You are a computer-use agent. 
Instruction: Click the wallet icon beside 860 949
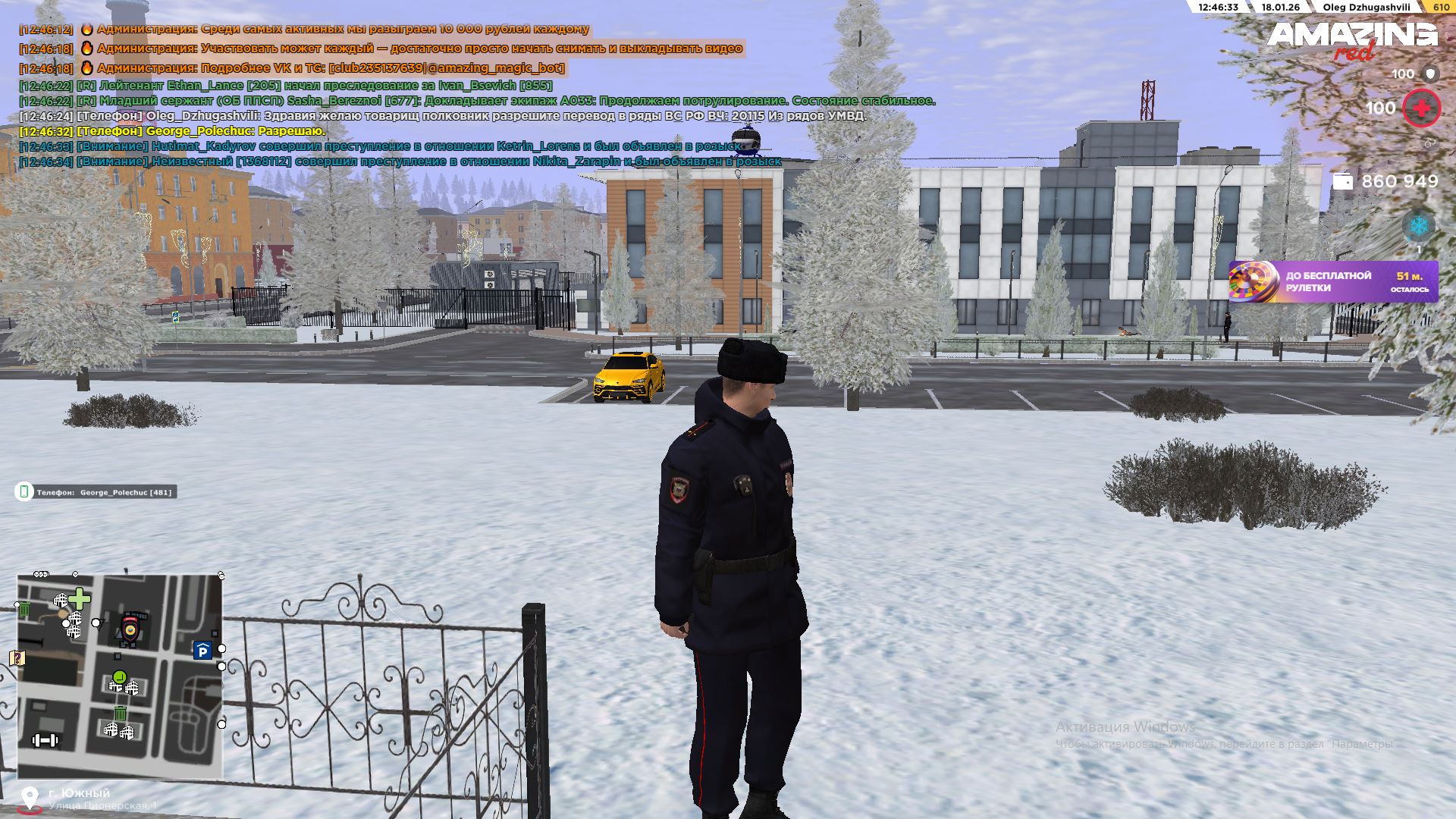point(1342,182)
